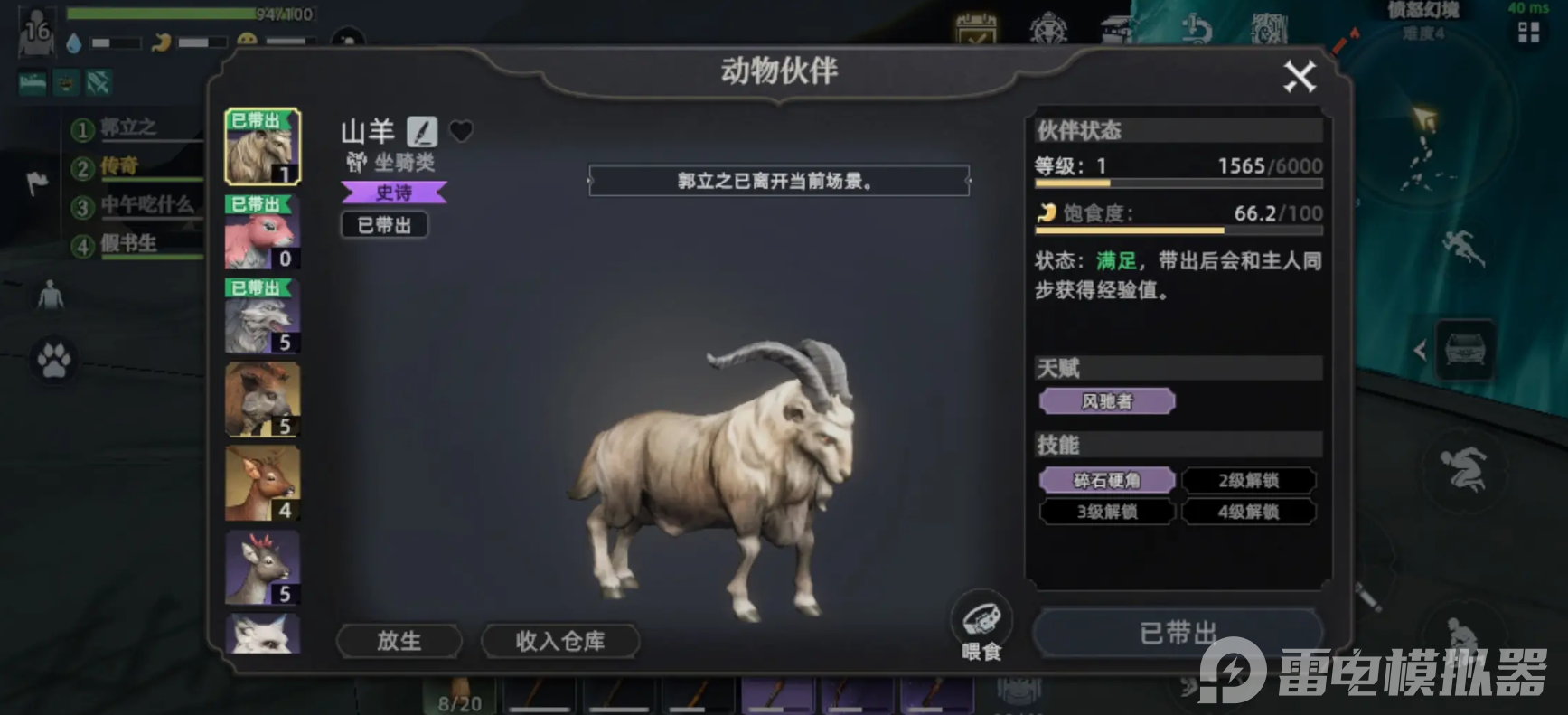Select the microscope research icon
The height and width of the screenshot is (715, 1568).
click(1195, 29)
